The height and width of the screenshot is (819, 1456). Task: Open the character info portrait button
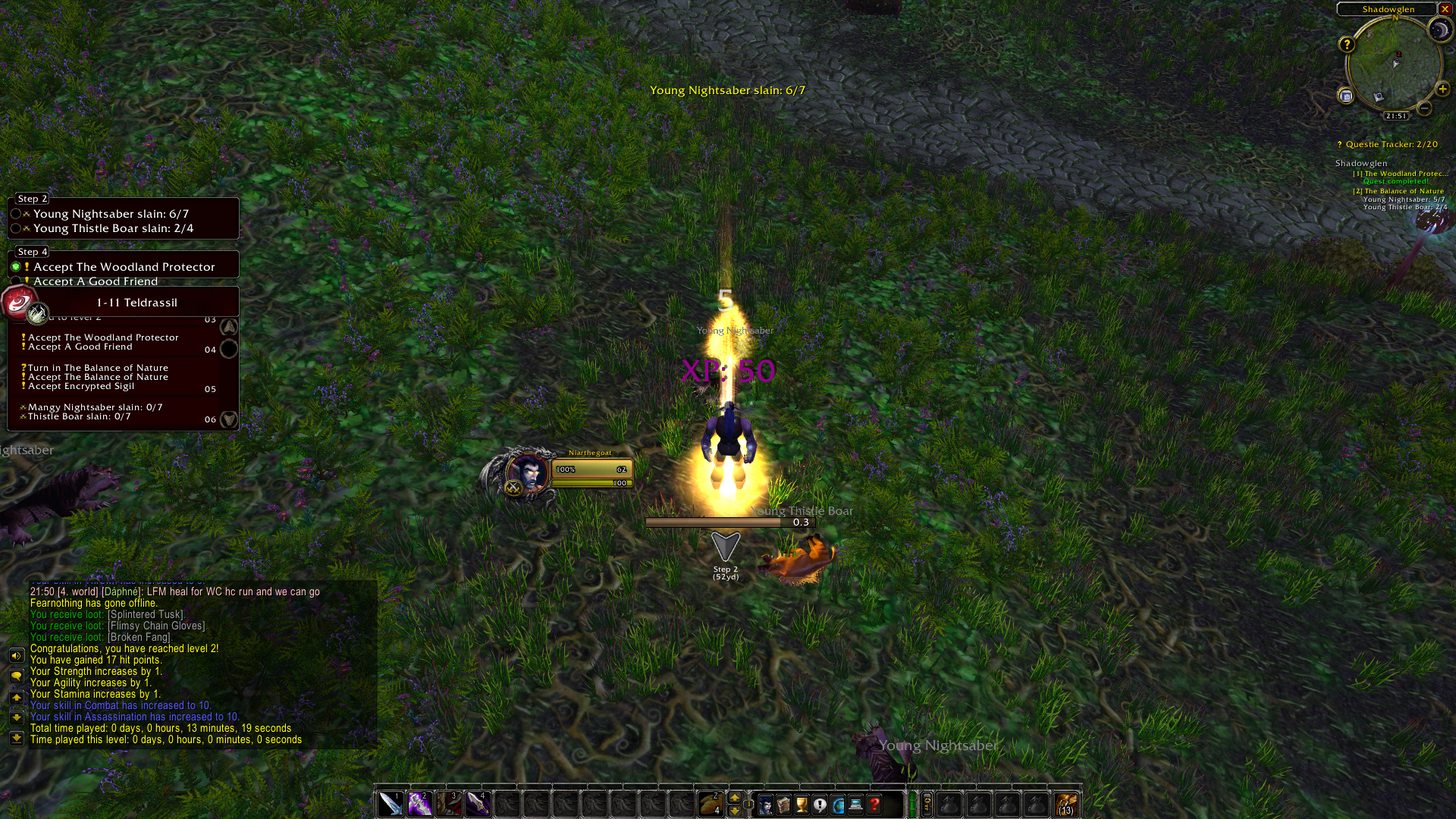tap(766, 805)
